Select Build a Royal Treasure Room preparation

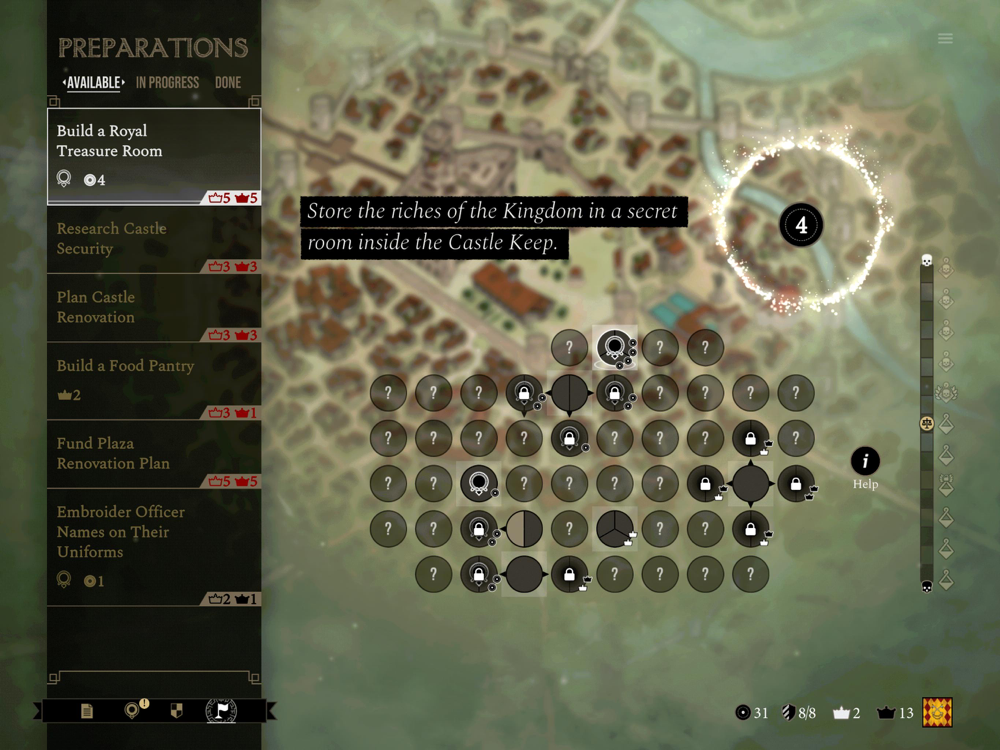coord(154,155)
